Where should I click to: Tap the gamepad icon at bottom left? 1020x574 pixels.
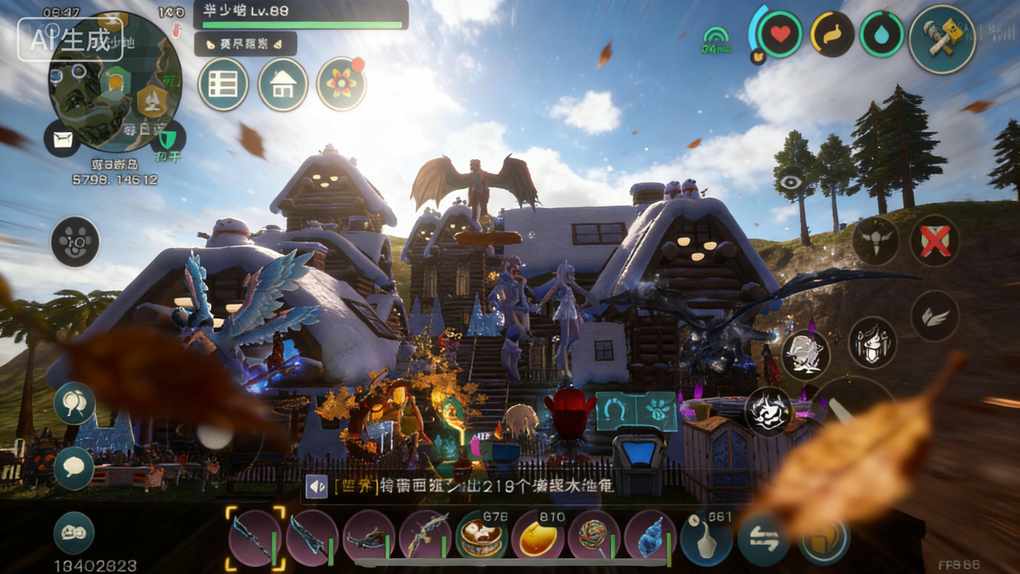click(74, 532)
